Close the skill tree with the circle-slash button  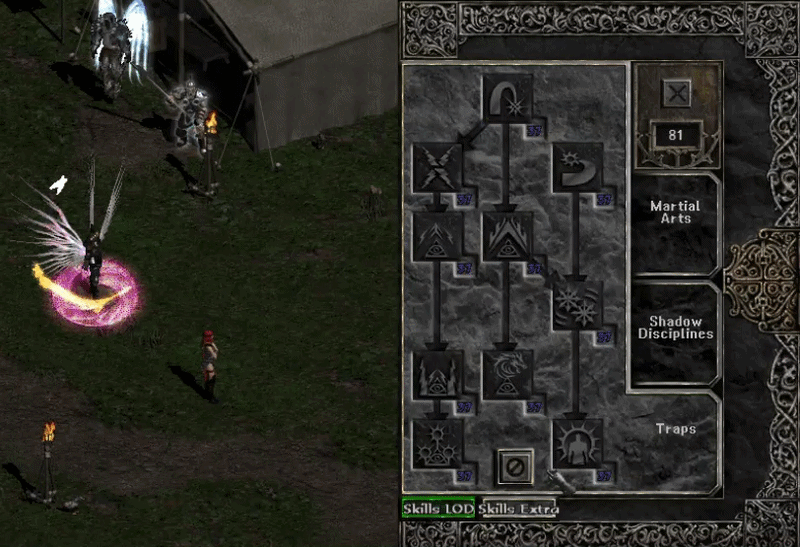coord(515,466)
